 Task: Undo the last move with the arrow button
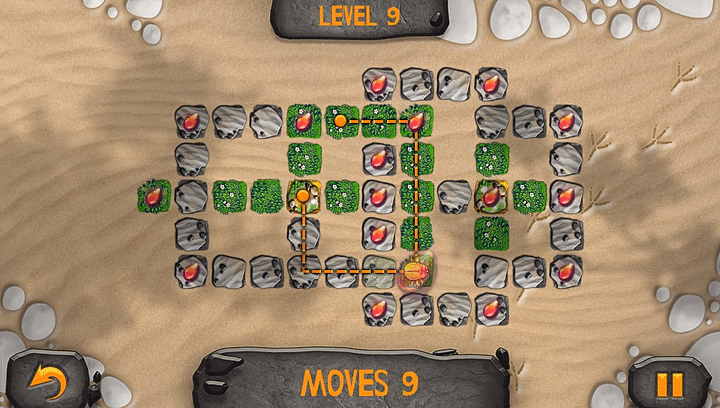point(46,381)
